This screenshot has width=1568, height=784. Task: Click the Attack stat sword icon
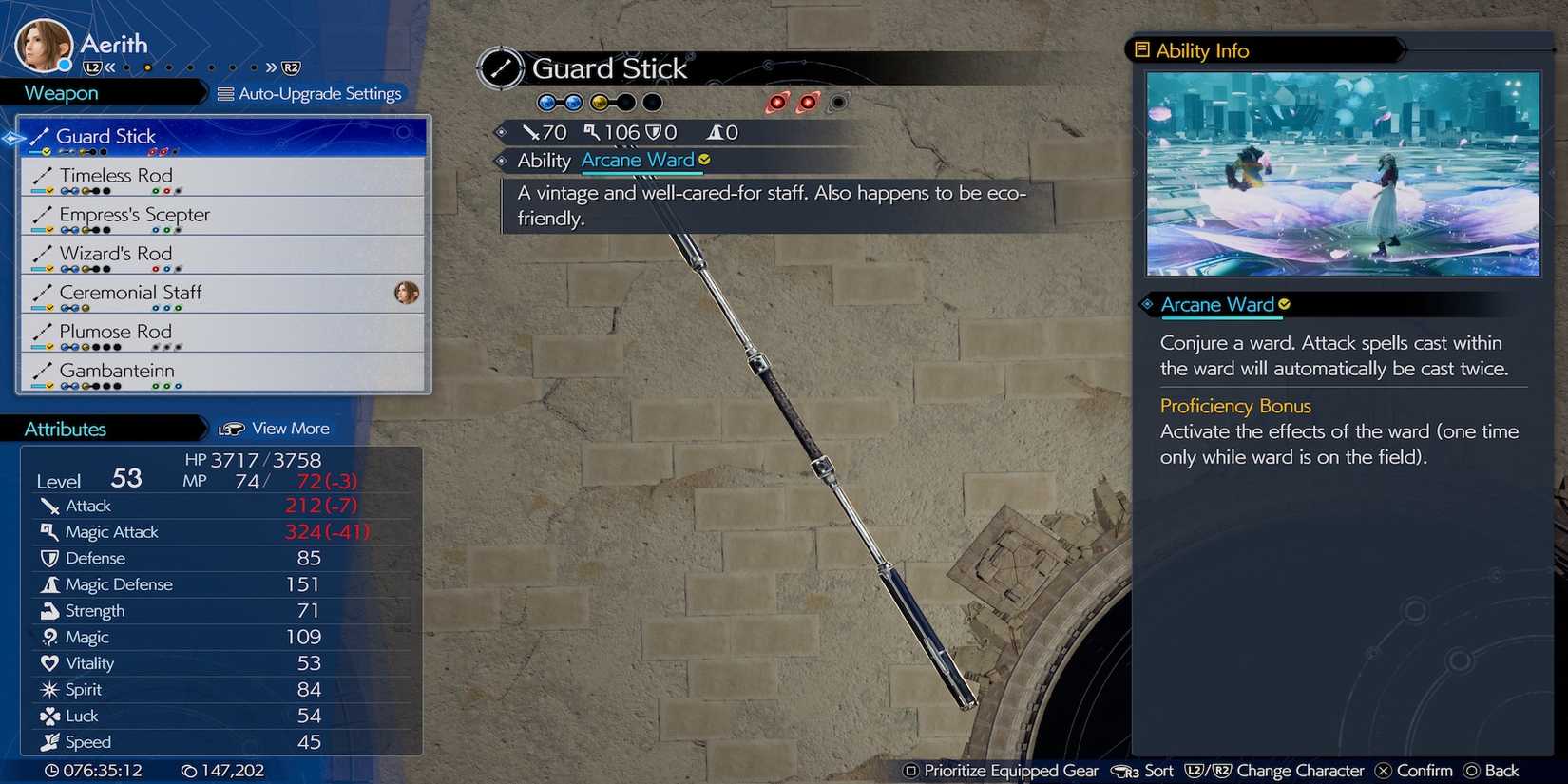pyautogui.click(x=50, y=506)
